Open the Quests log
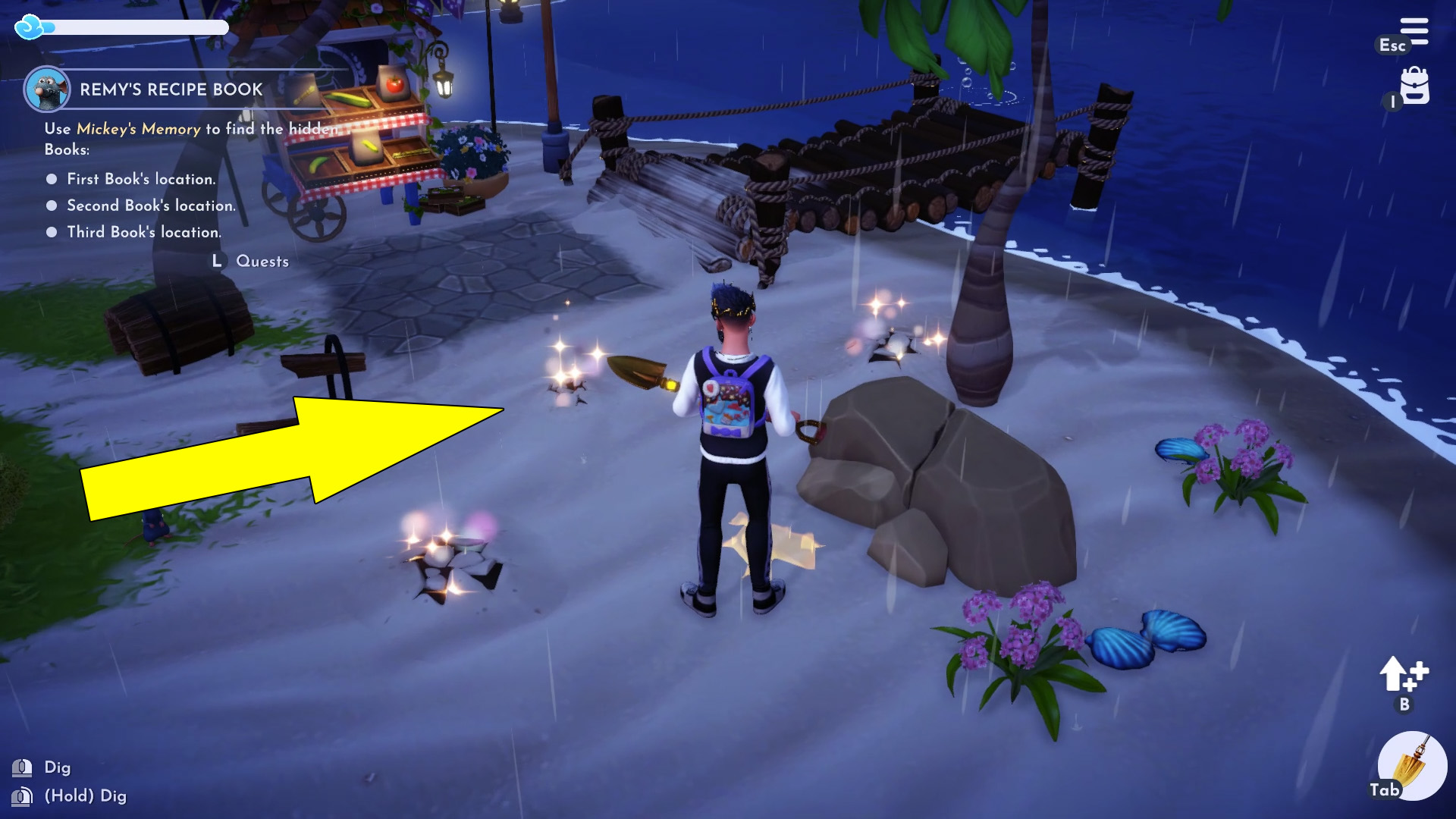1456x819 pixels. (x=262, y=261)
